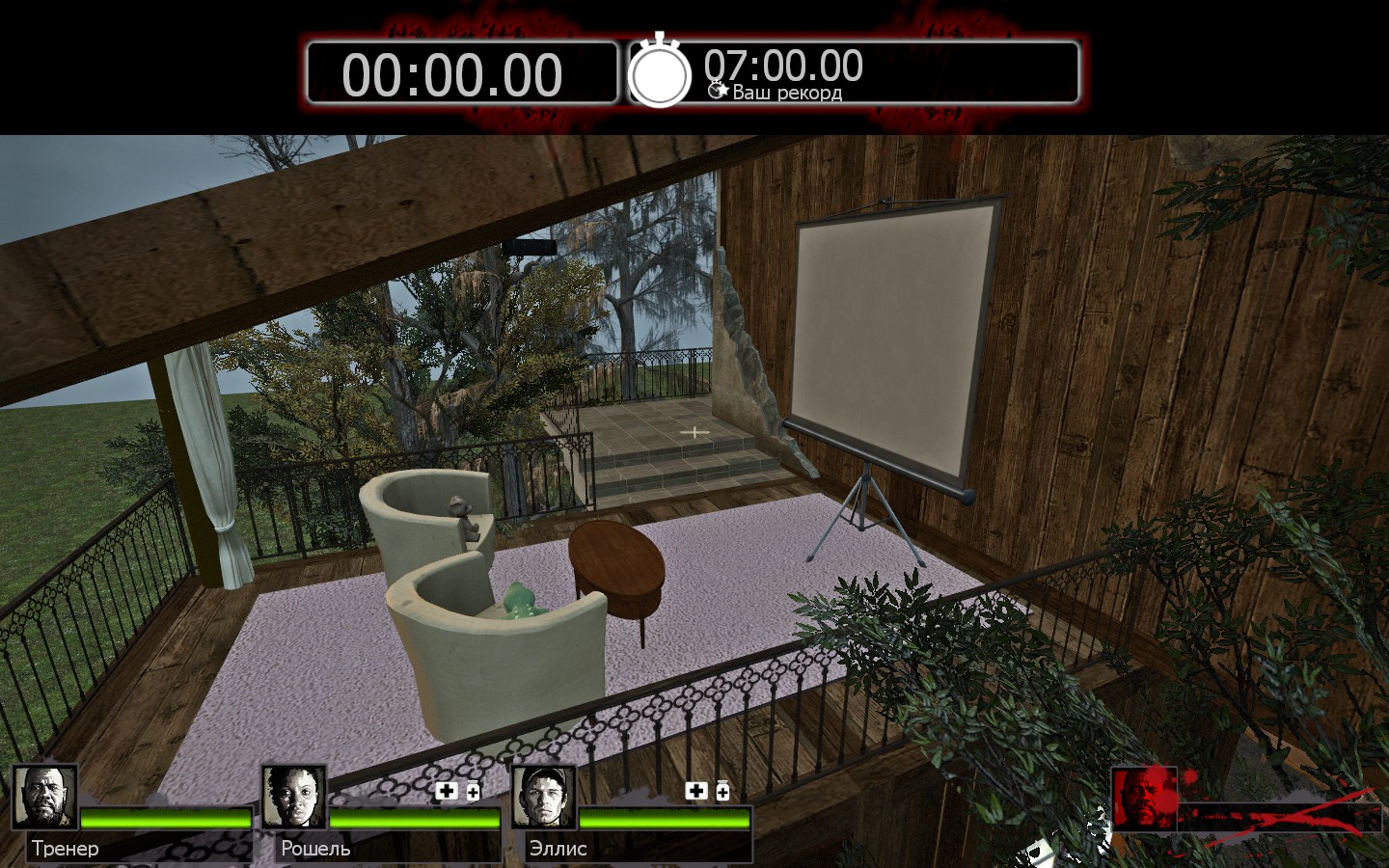Image resolution: width=1389 pixels, height=868 pixels.
Task: Click the stopwatch icon by the timer
Action: point(660,70)
